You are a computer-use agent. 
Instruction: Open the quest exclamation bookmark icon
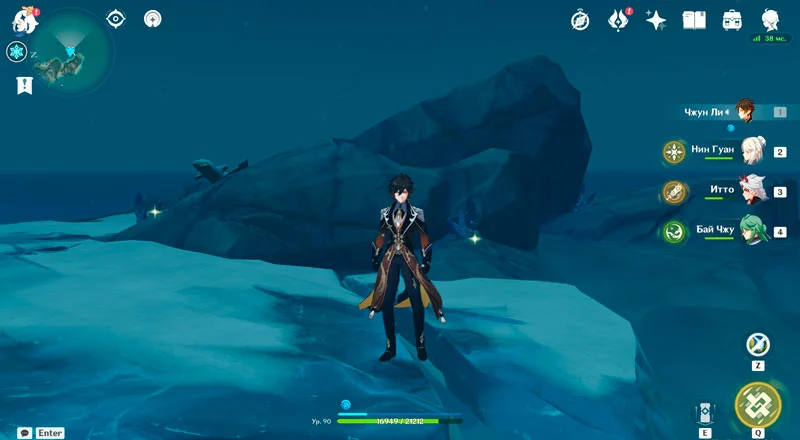coord(24,85)
